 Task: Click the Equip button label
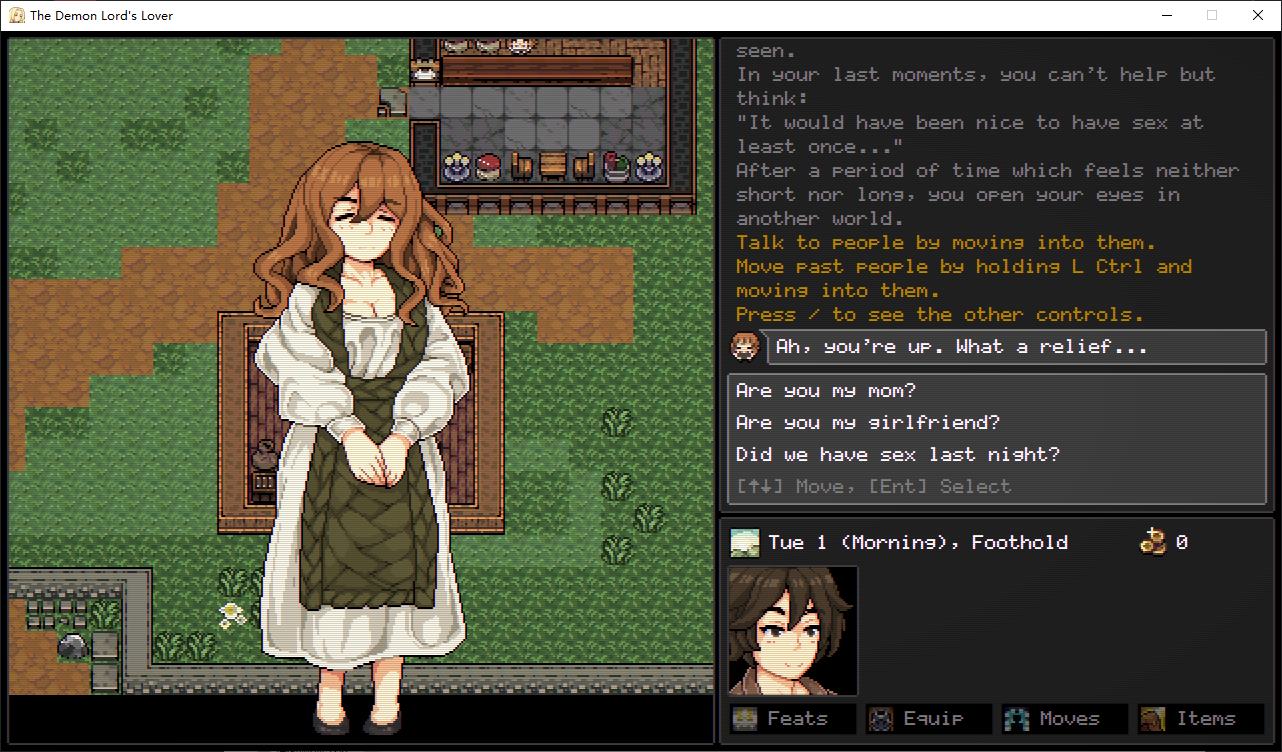coord(934,718)
